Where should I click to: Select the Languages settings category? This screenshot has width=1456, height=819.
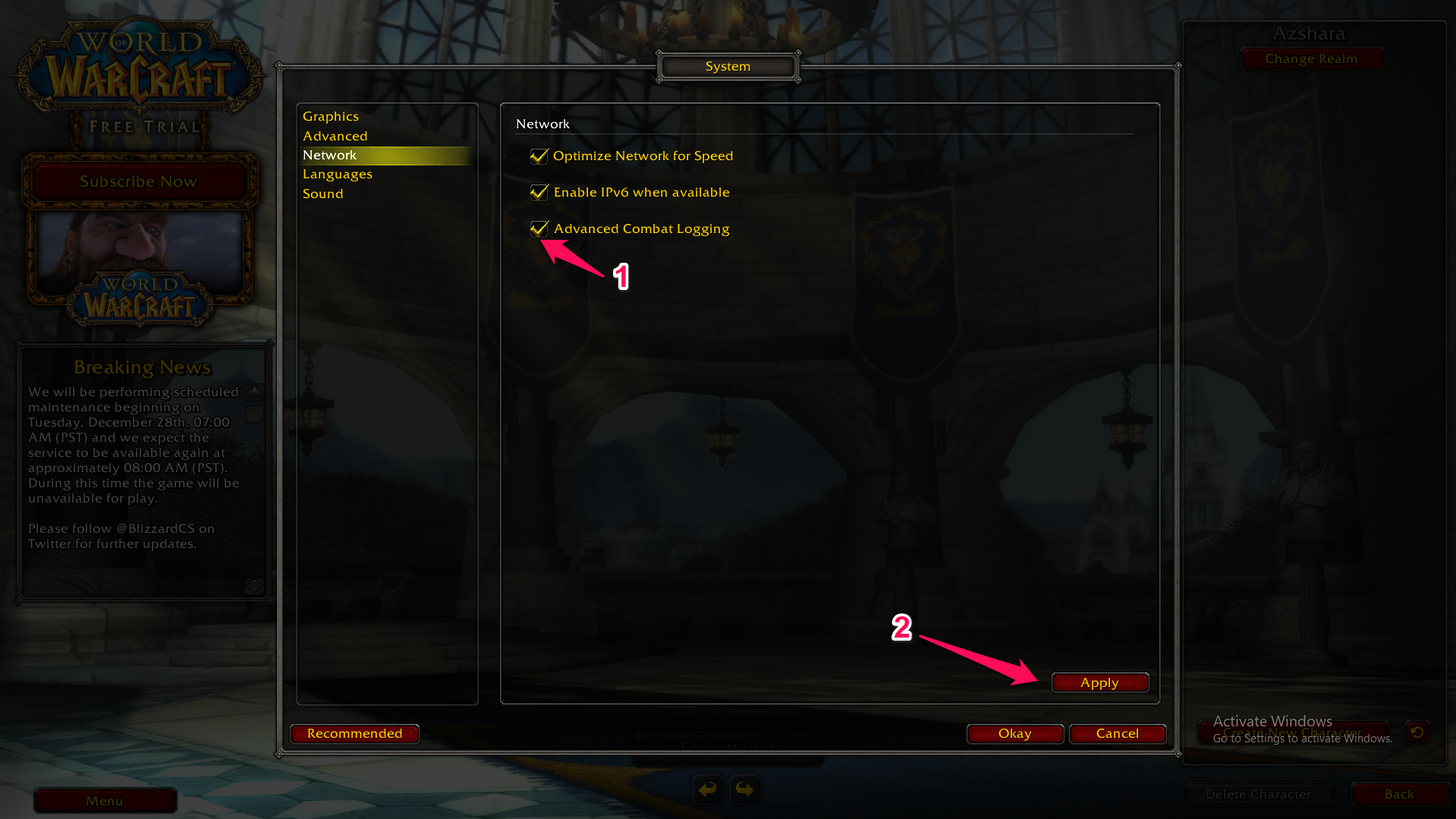coord(337,174)
